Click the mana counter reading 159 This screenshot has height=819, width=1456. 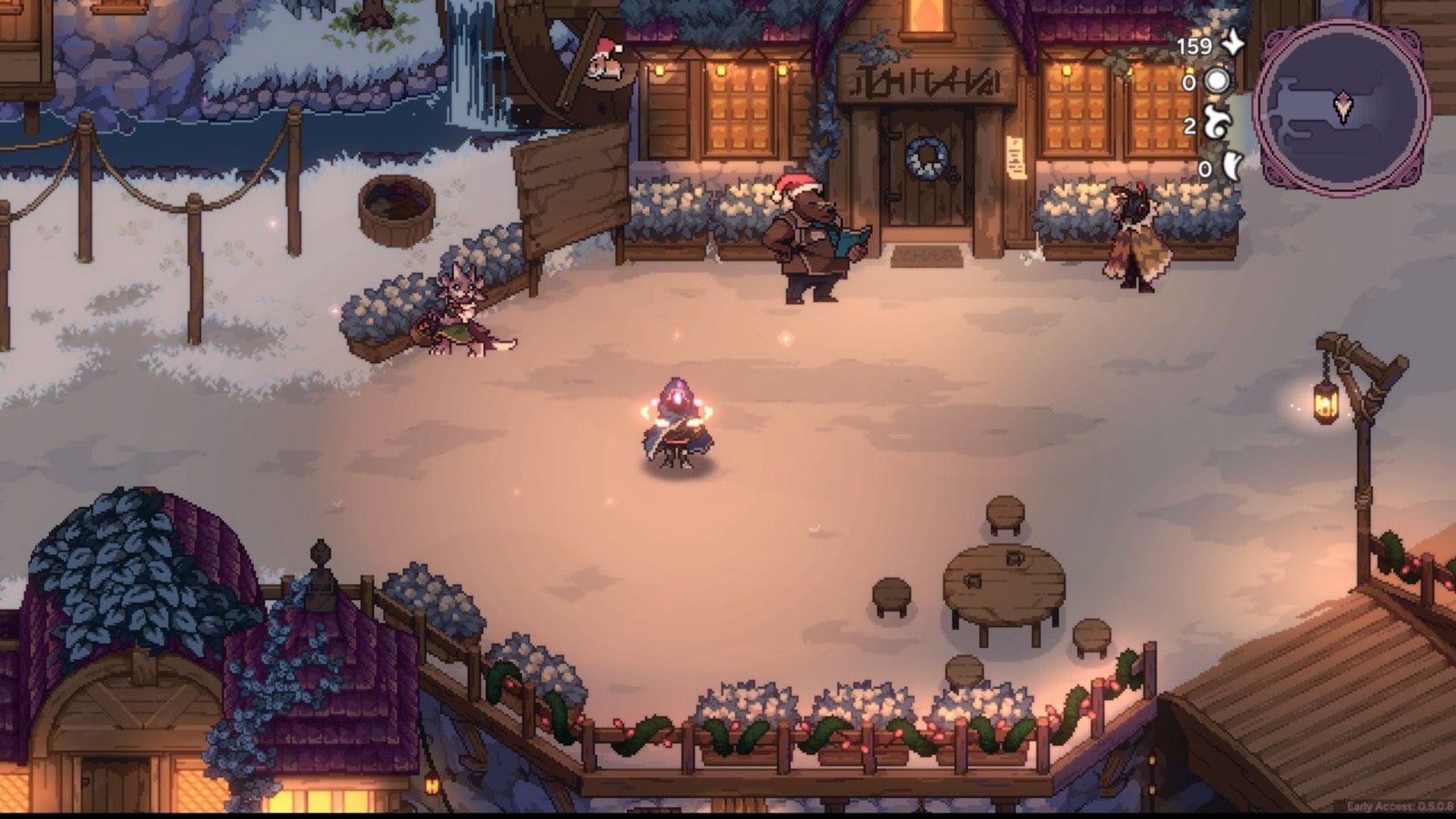1196,44
